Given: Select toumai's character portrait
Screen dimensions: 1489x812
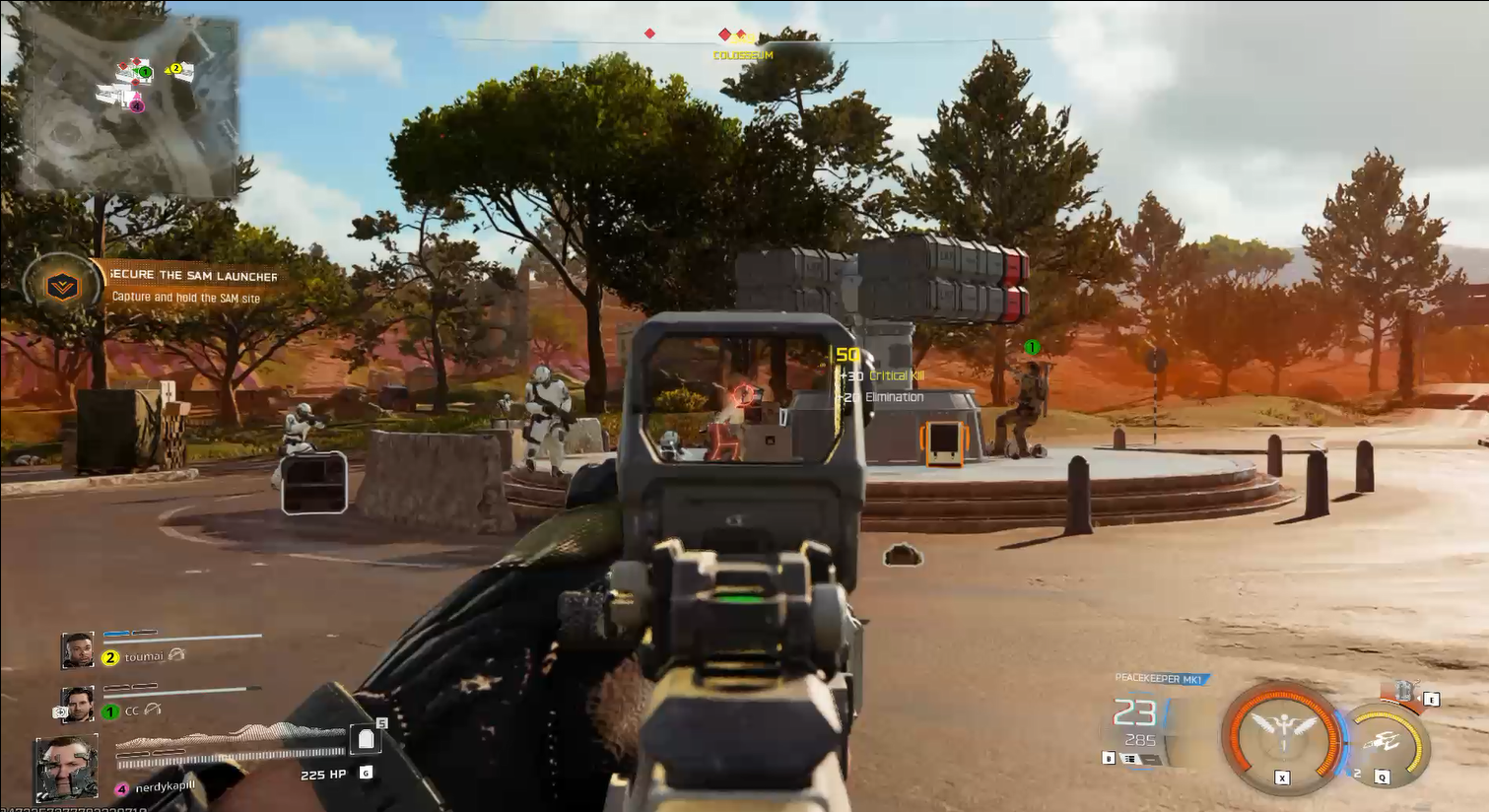Looking at the screenshot, I should (78, 649).
